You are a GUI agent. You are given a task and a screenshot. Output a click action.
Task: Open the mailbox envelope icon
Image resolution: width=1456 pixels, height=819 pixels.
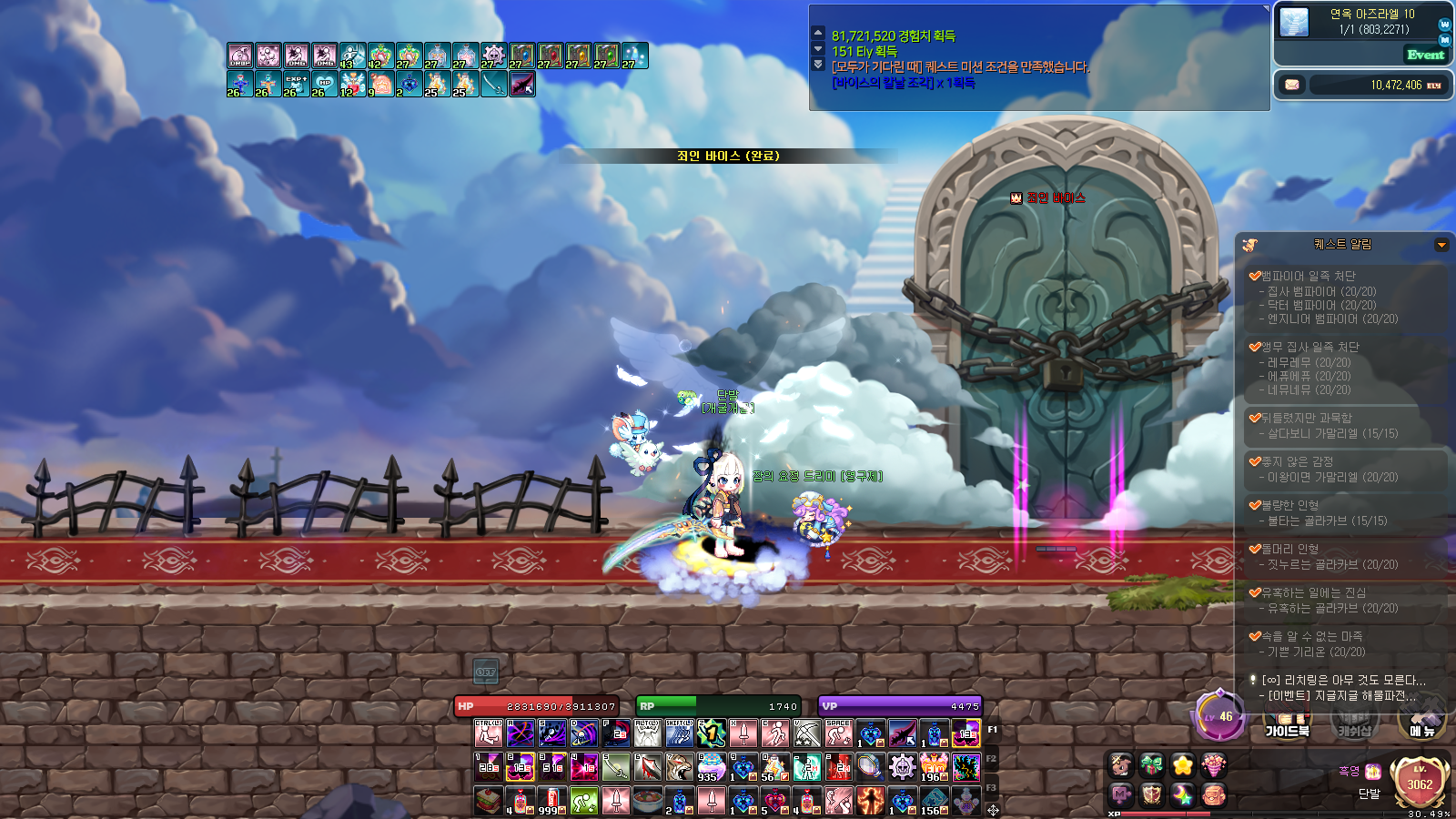1292,85
